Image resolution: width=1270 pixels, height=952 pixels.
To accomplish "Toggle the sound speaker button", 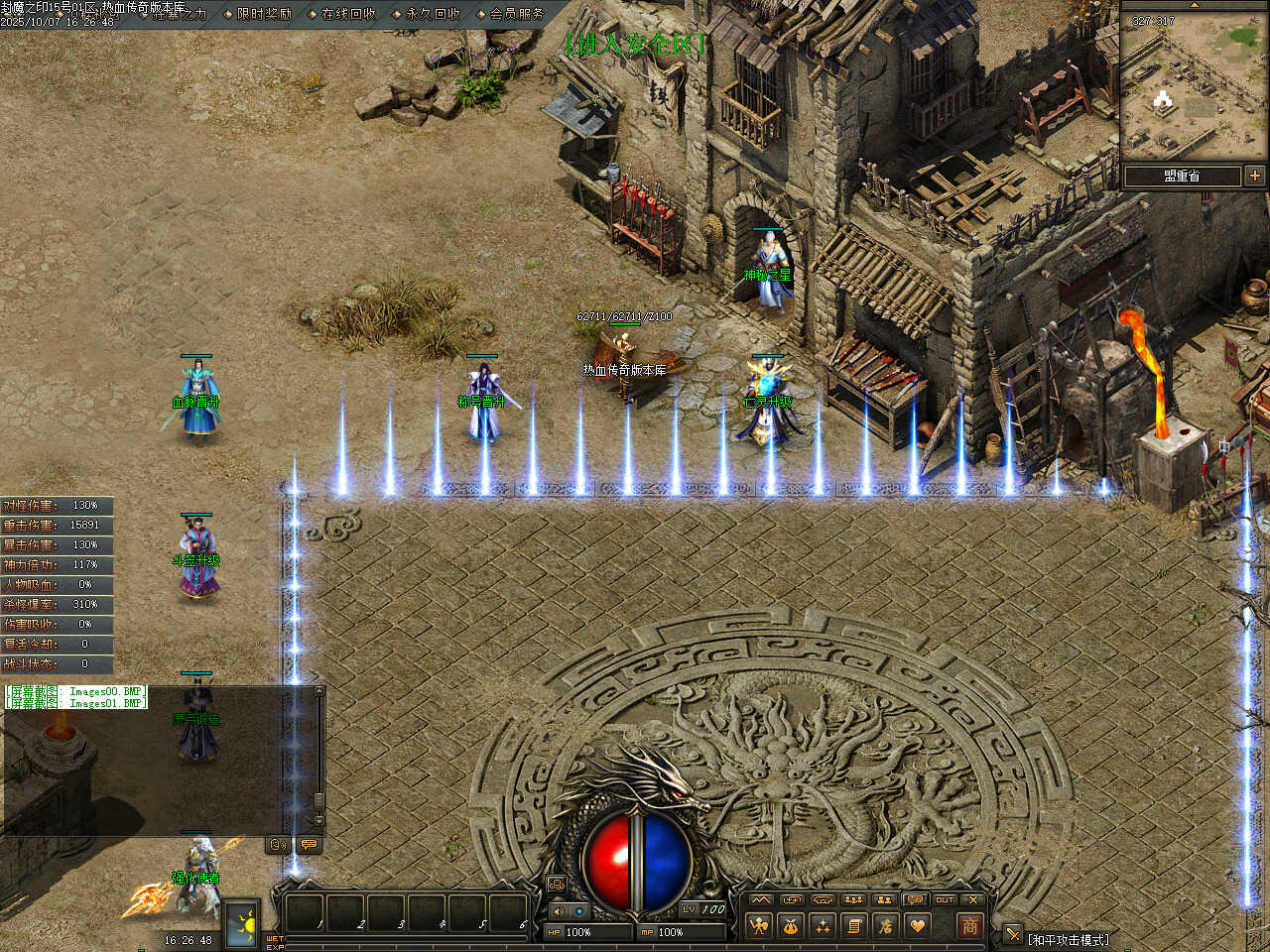I will coord(559,910).
